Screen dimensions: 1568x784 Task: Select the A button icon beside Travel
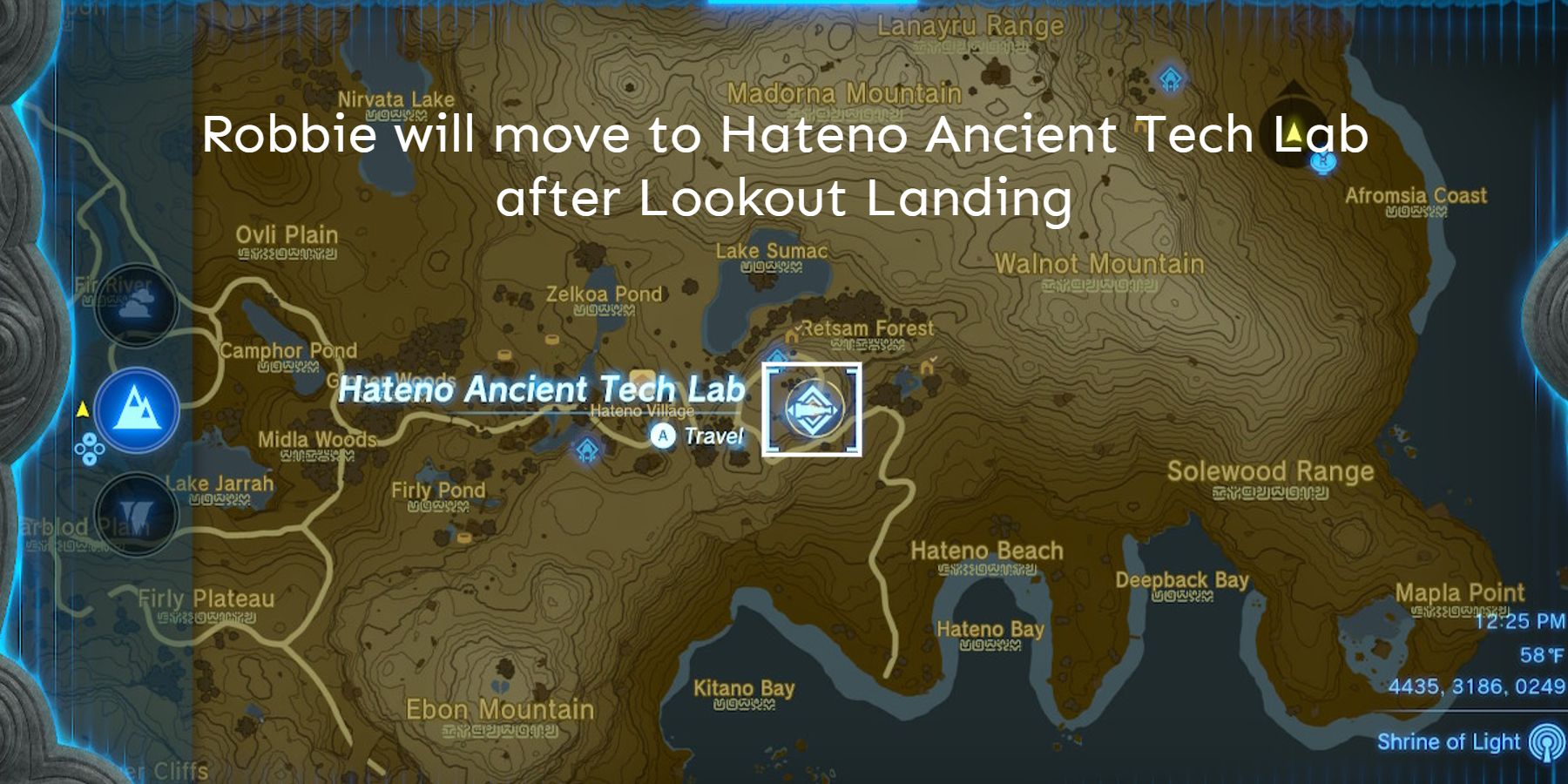[664, 436]
